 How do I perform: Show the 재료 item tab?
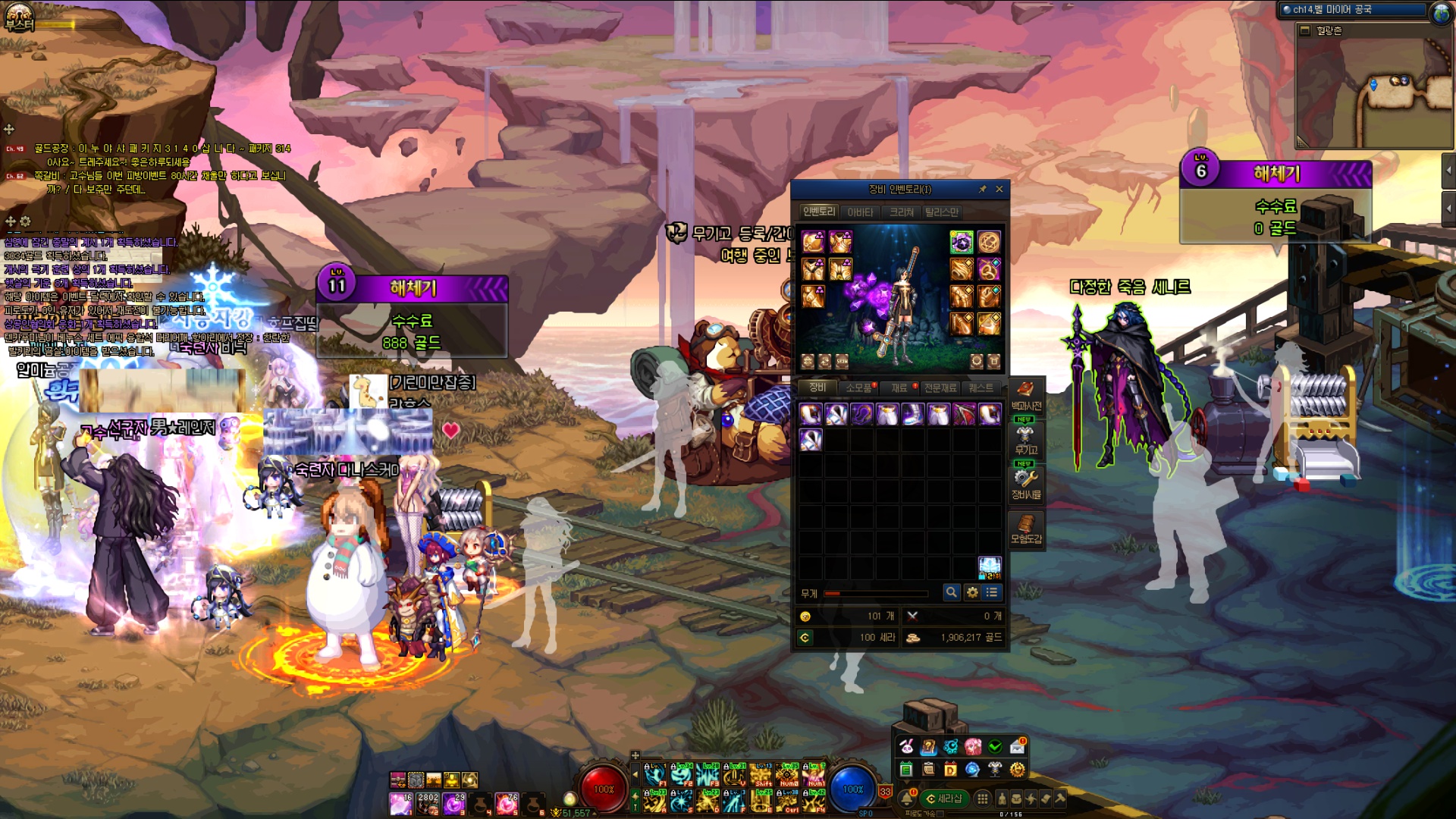pos(899,388)
